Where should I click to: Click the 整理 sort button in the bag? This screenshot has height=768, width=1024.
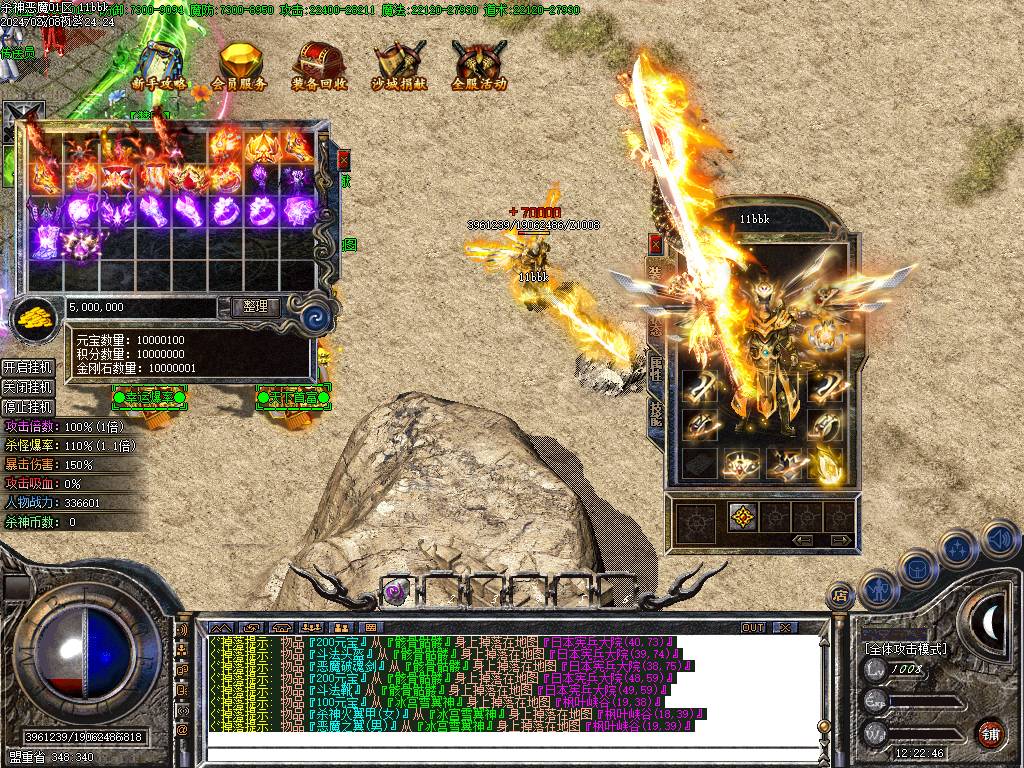[x=255, y=307]
